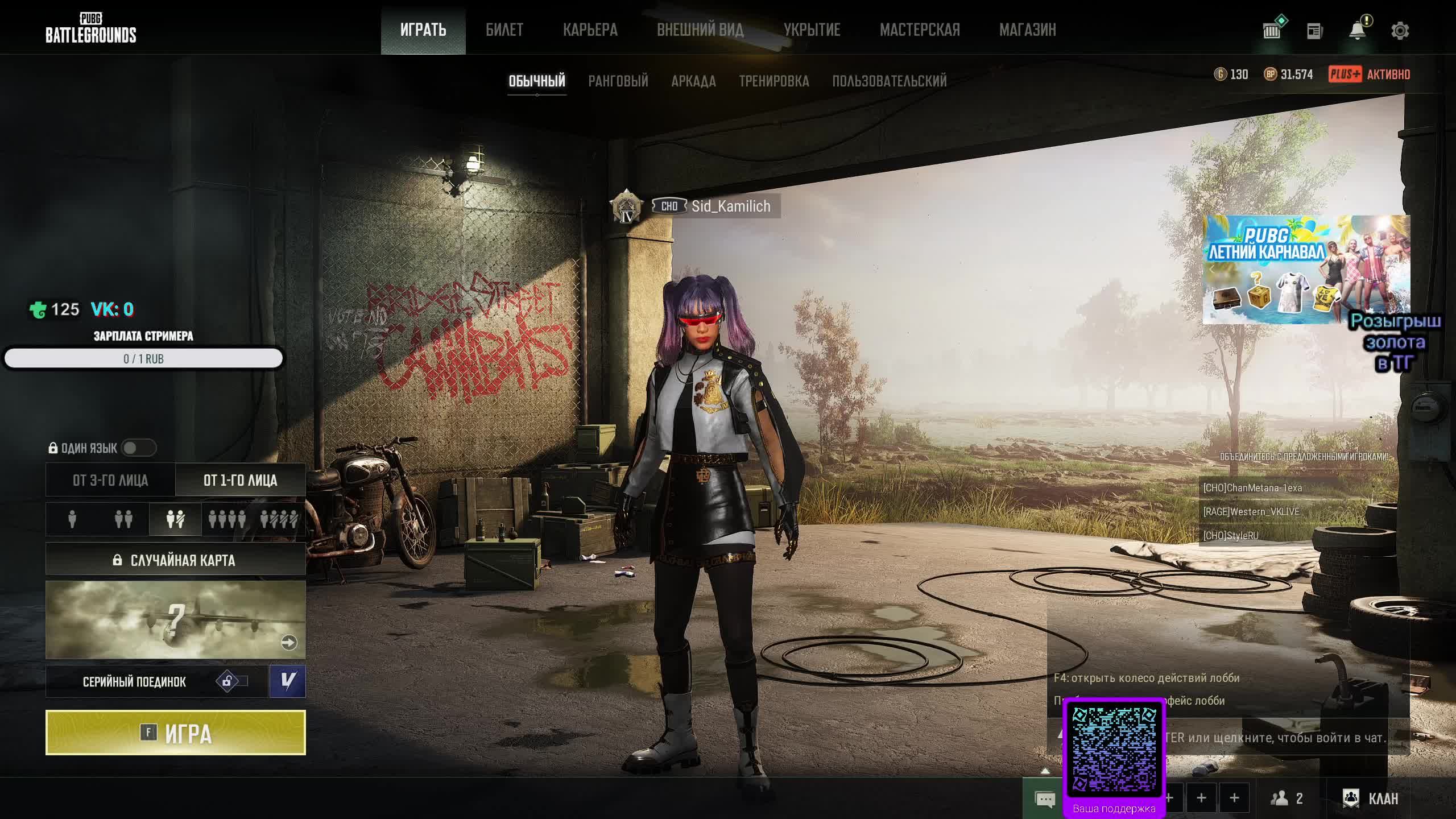
Task: Click the random map preview thumbnail
Action: click(x=175, y=619)
